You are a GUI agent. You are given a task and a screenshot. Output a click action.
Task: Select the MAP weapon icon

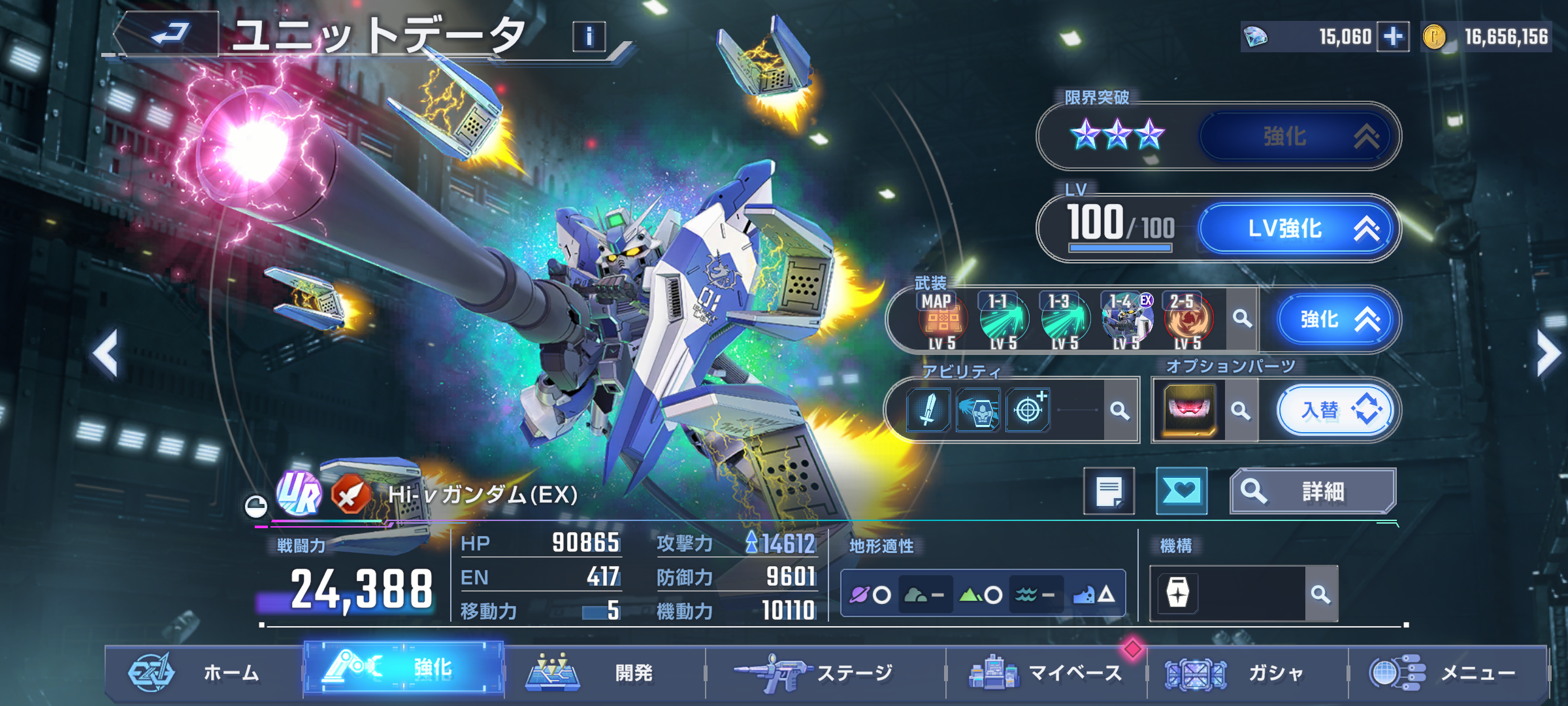[x=941, y=320]
